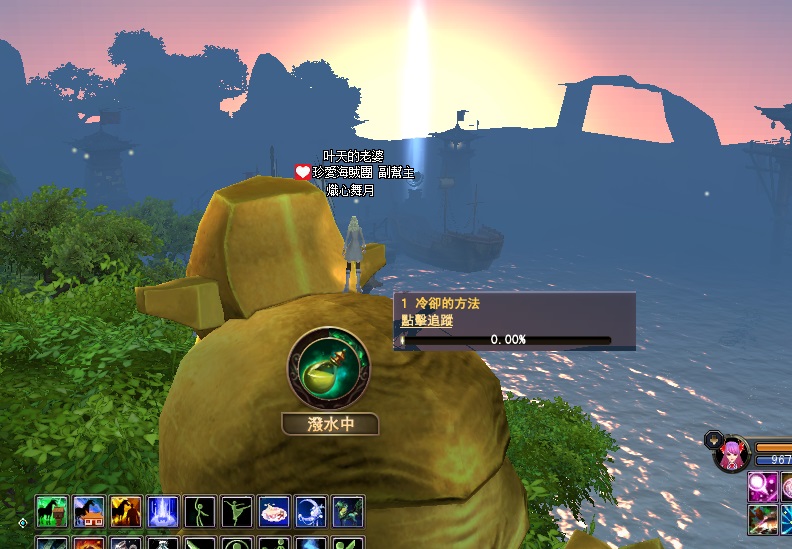Click the green potion watering icon

tap(329, 369)
